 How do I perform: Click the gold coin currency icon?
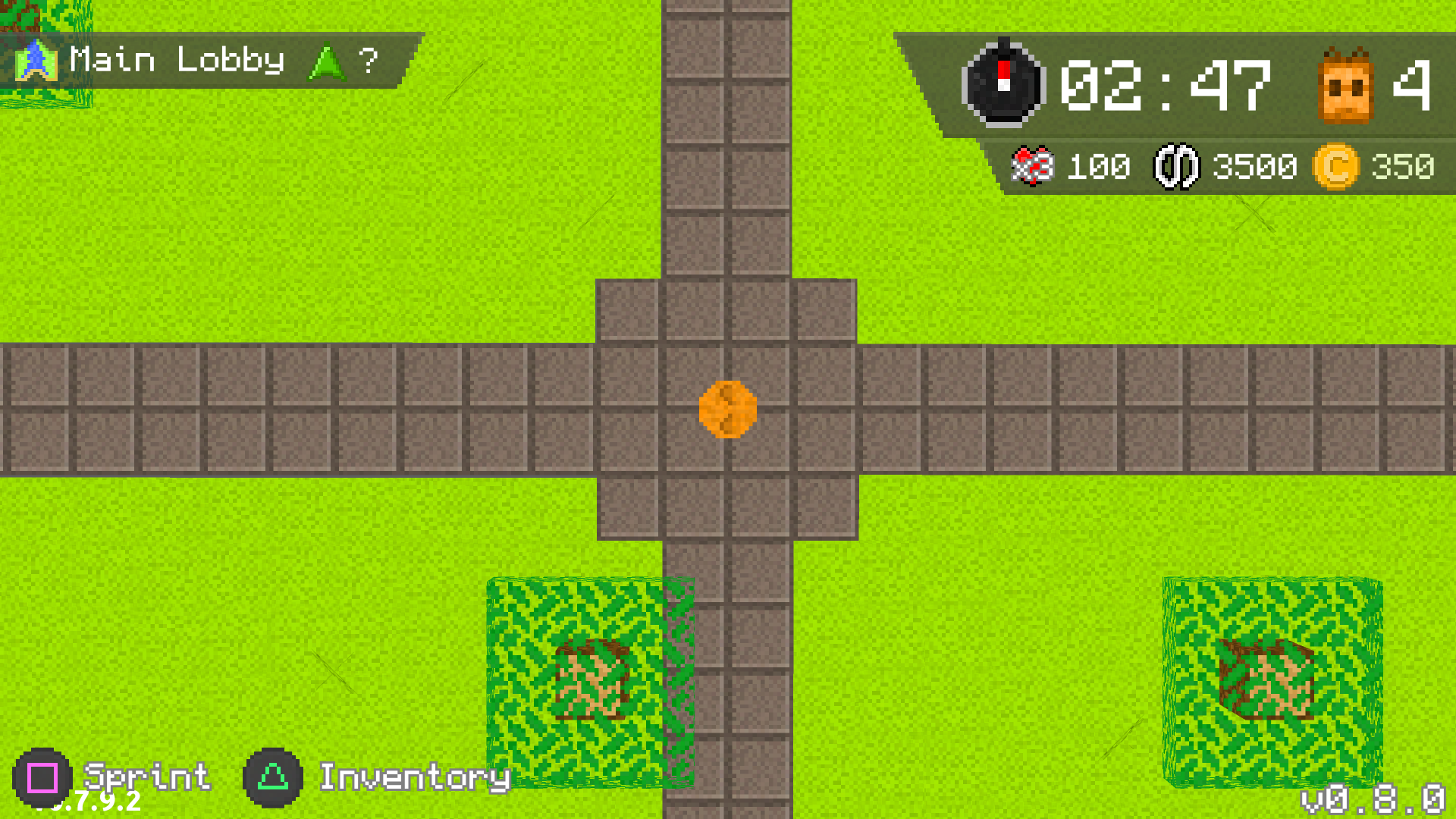pos(1335,166)
